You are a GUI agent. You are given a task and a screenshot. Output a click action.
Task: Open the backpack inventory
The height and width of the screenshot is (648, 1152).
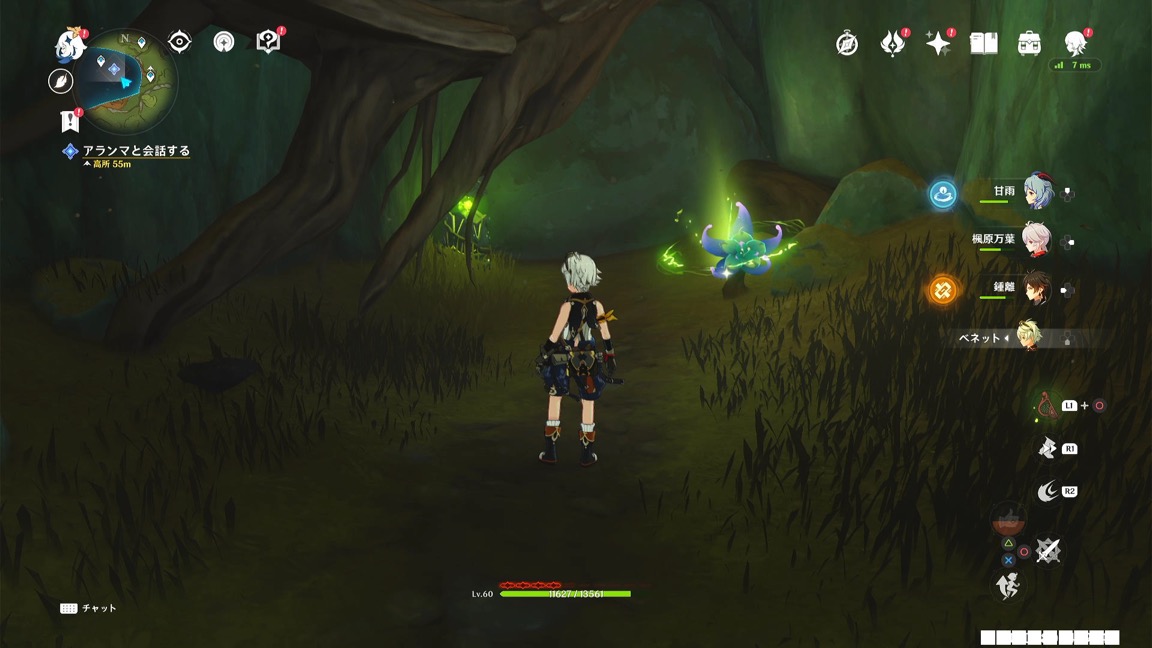click(1030, 43)
